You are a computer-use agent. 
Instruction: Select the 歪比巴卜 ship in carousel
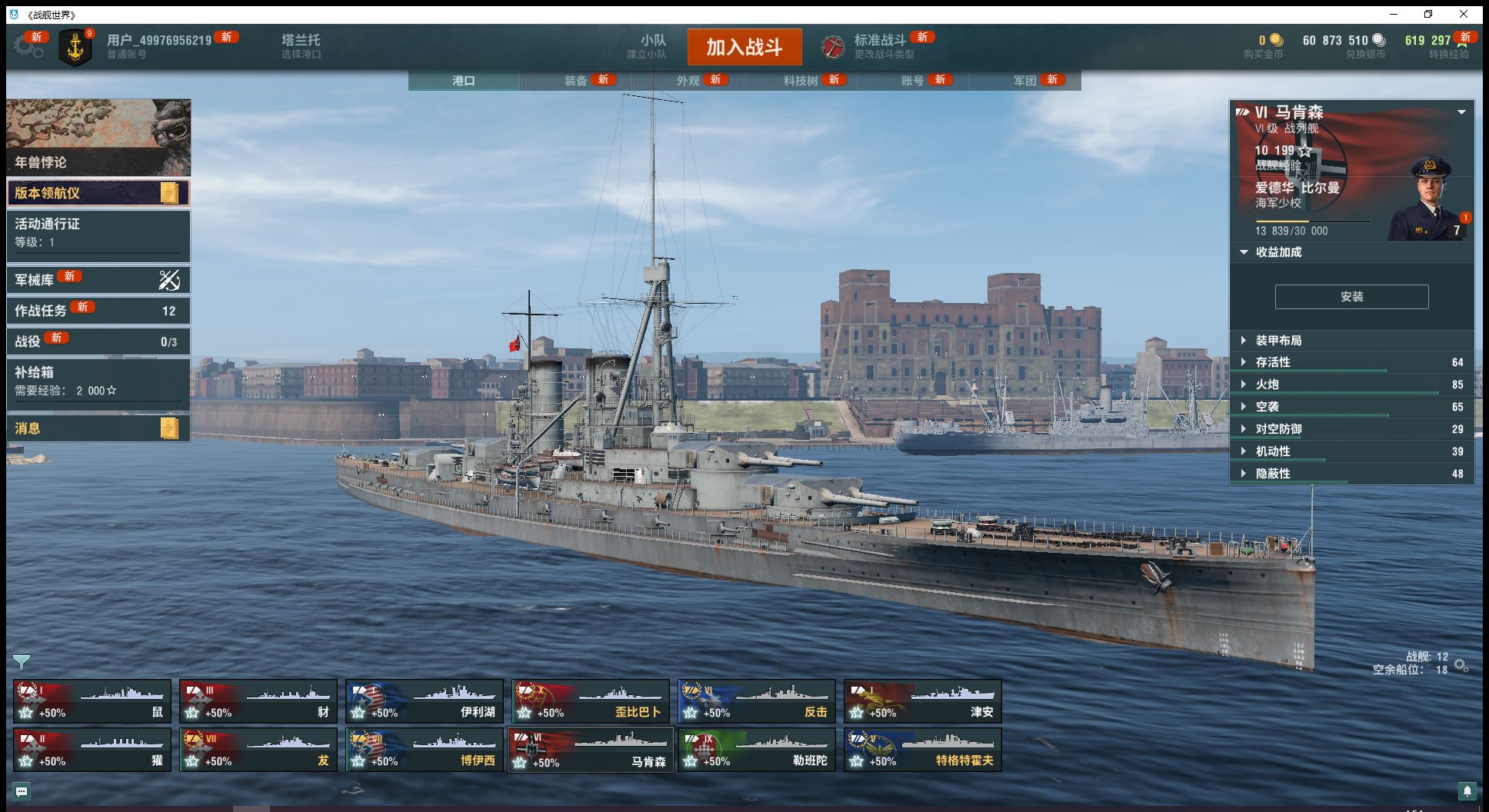[590, 701]
